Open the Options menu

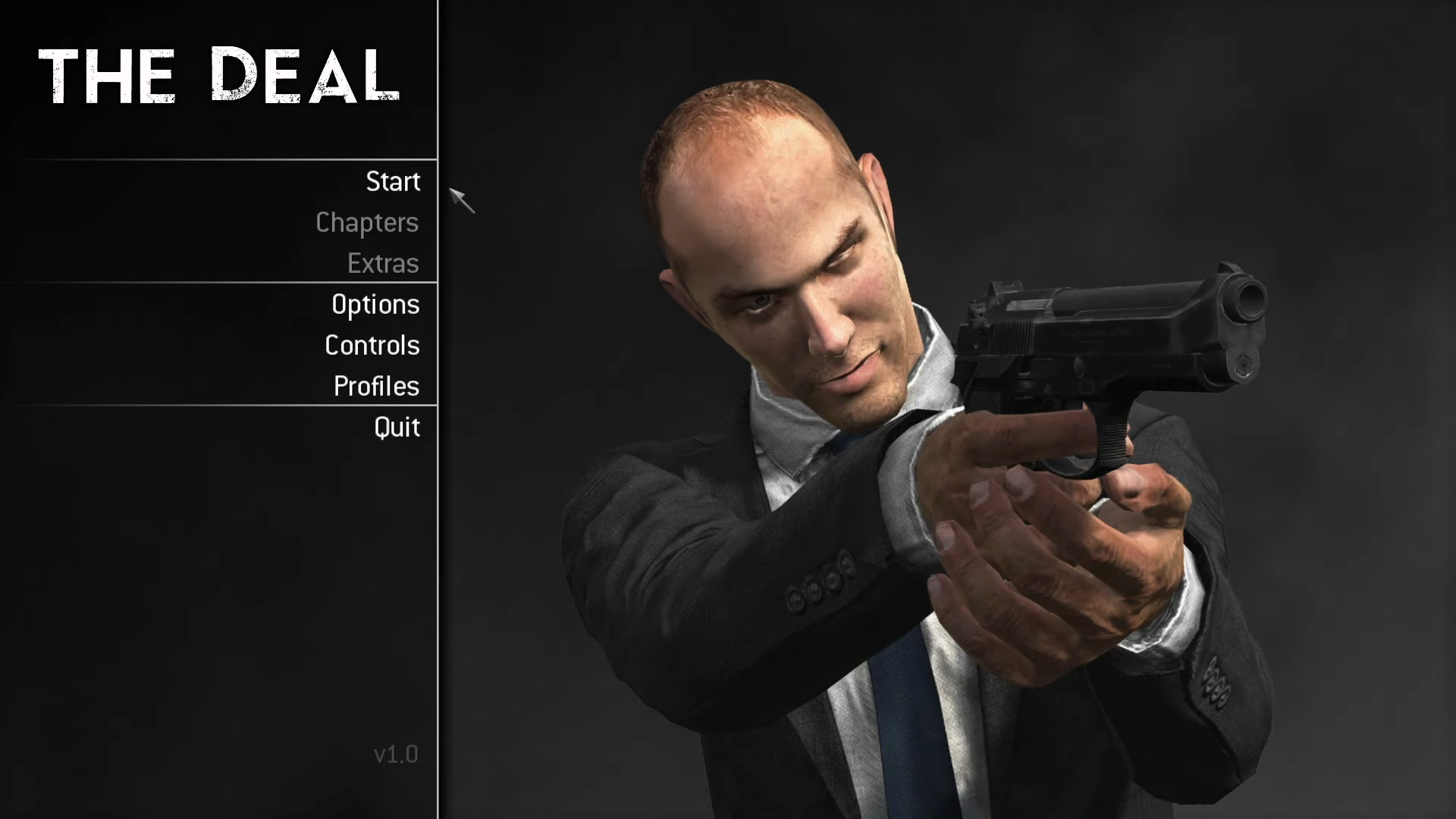pos(375,305)
